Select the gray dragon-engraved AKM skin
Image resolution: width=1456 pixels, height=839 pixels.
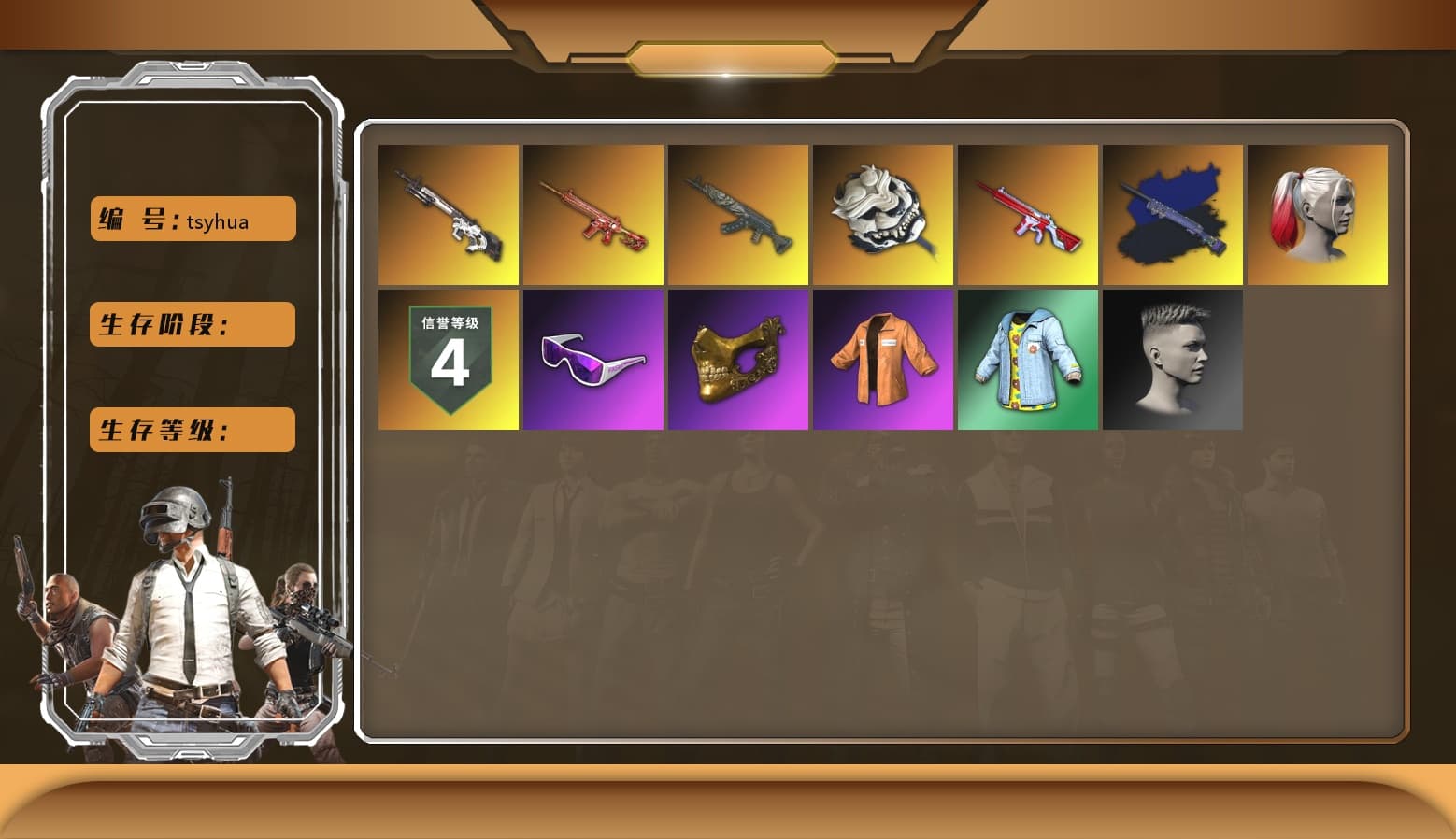738,213
